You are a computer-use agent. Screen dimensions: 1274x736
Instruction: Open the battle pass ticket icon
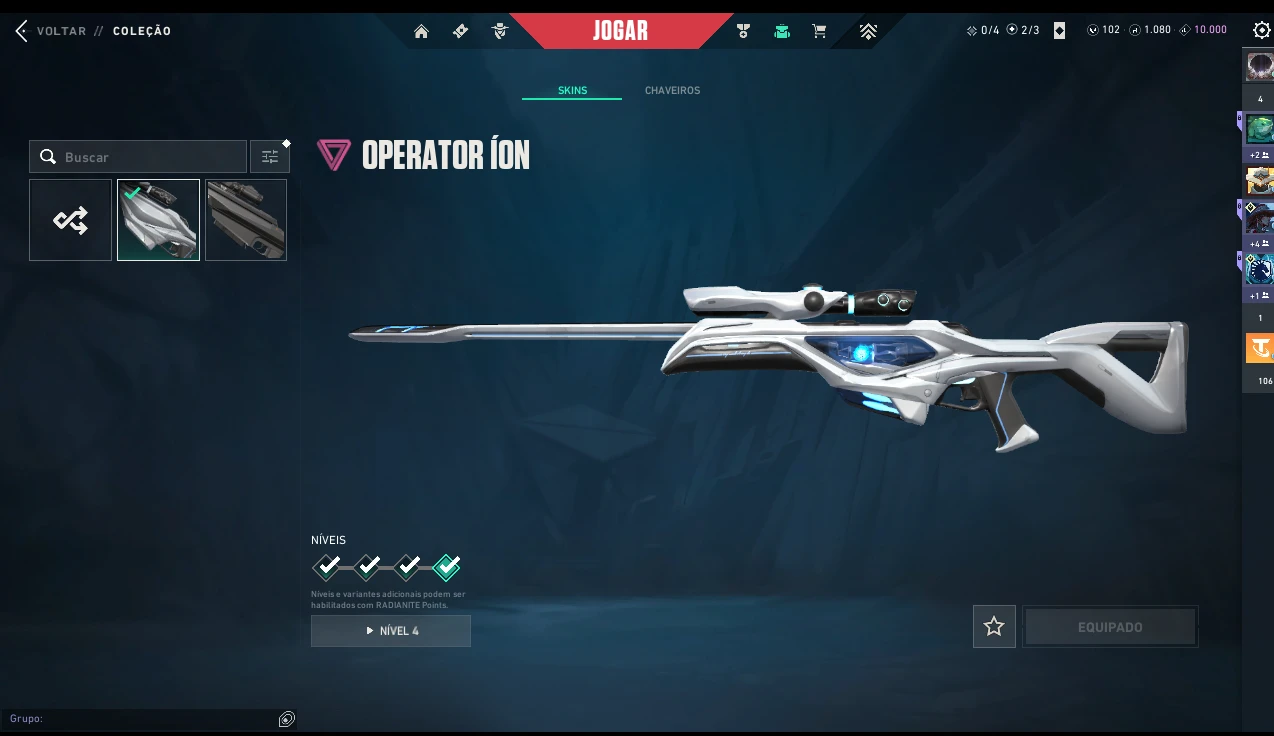460,31
